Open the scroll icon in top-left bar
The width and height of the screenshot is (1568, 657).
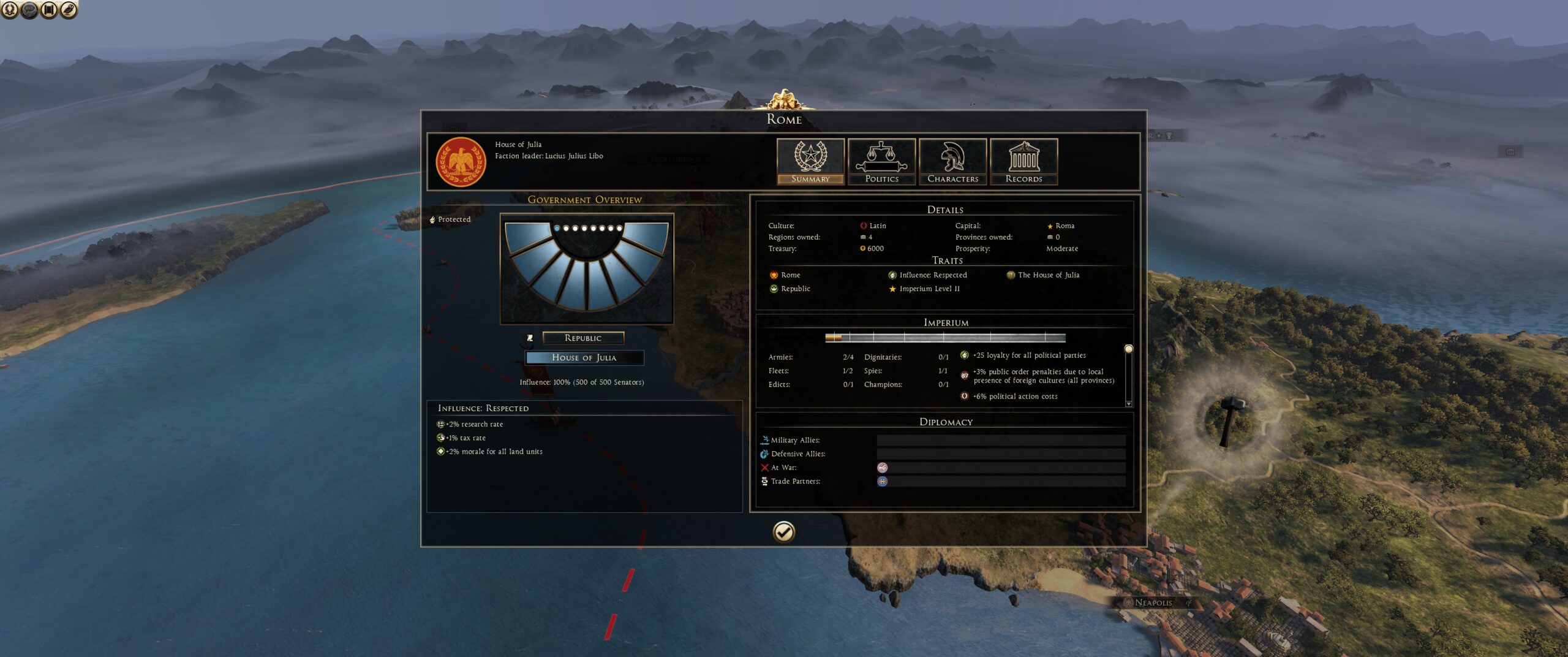(49, 9)
